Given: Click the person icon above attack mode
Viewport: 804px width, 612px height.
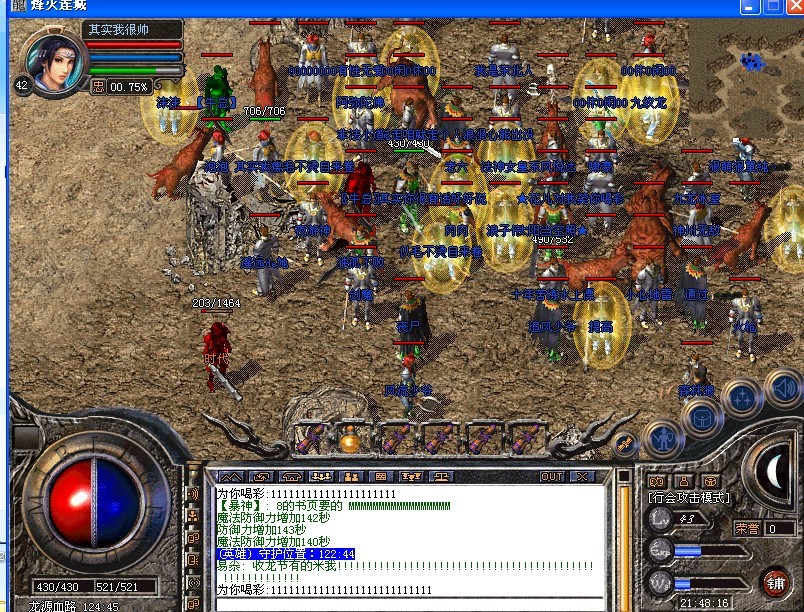Looking at the screenshot, I should pos(683,481).
